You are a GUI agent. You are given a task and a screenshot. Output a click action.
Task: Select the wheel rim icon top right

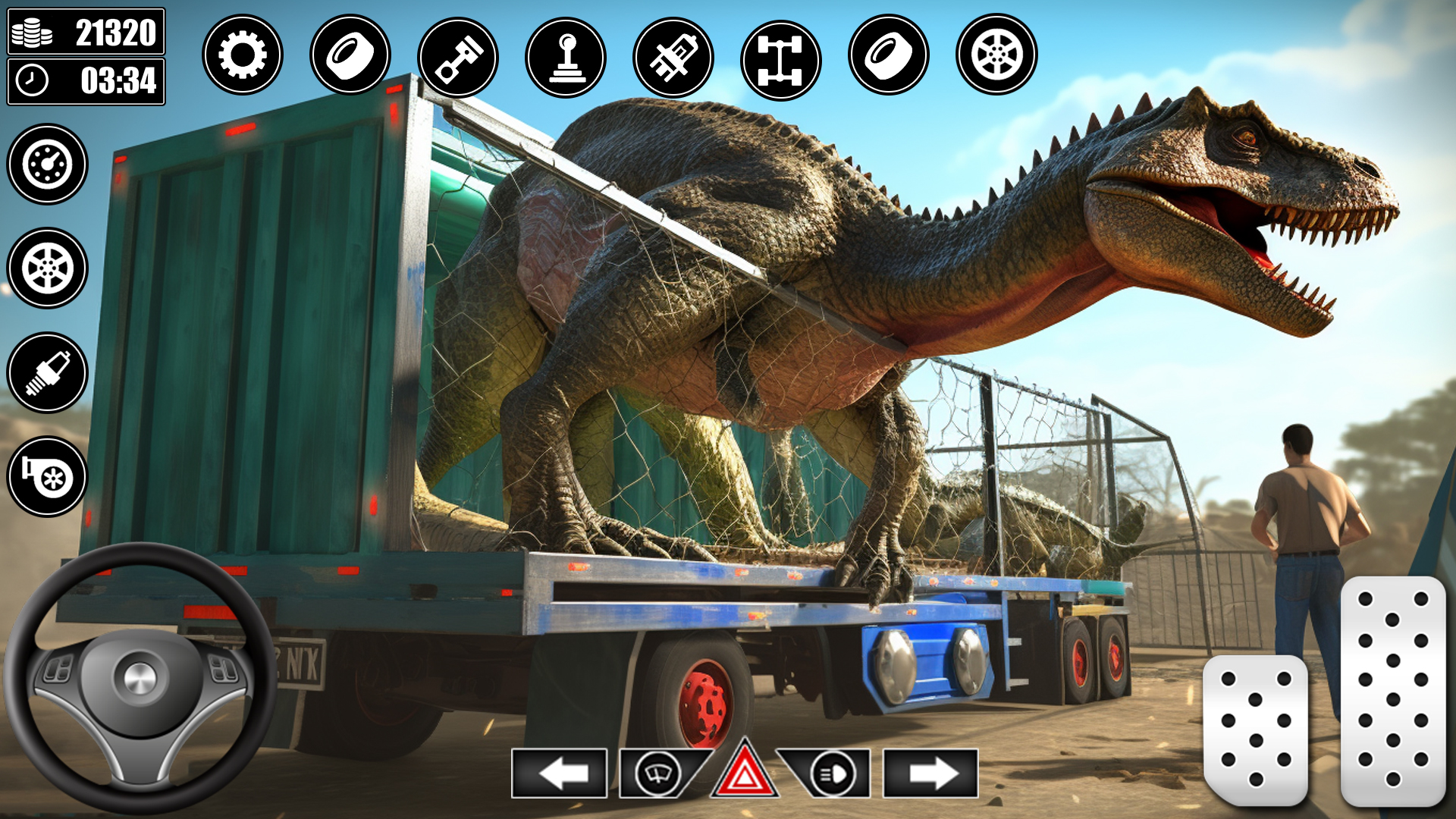(992, 55)
